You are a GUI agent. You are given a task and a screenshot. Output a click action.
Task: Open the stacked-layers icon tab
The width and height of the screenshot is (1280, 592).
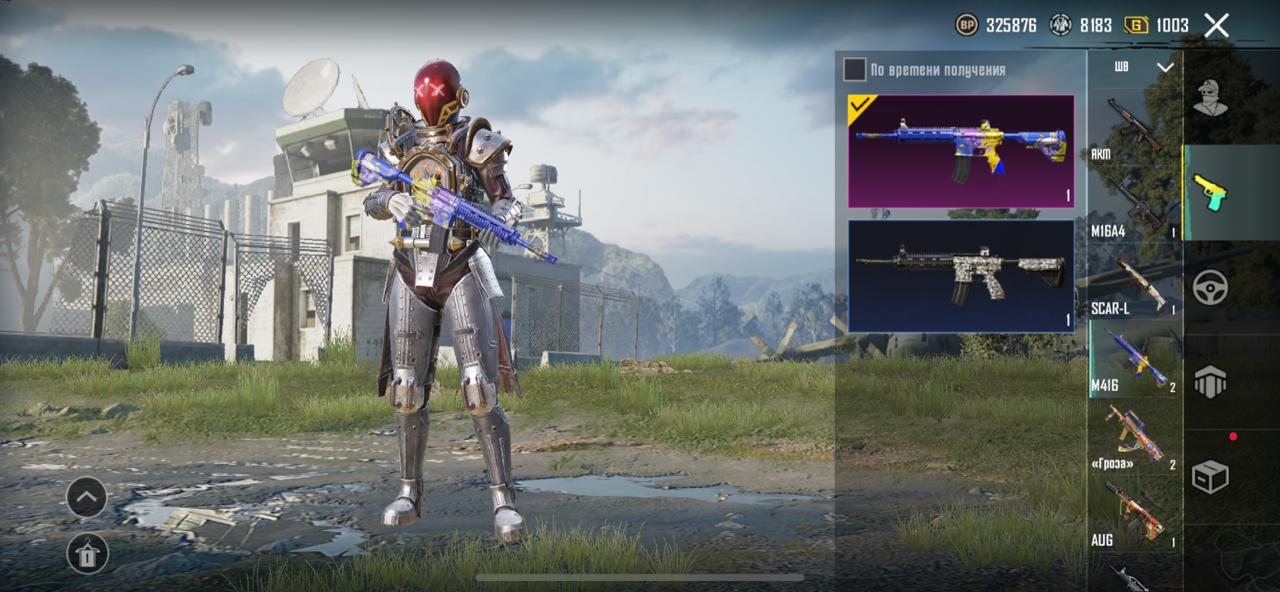pyautogui.click(x=1210, y=382)
